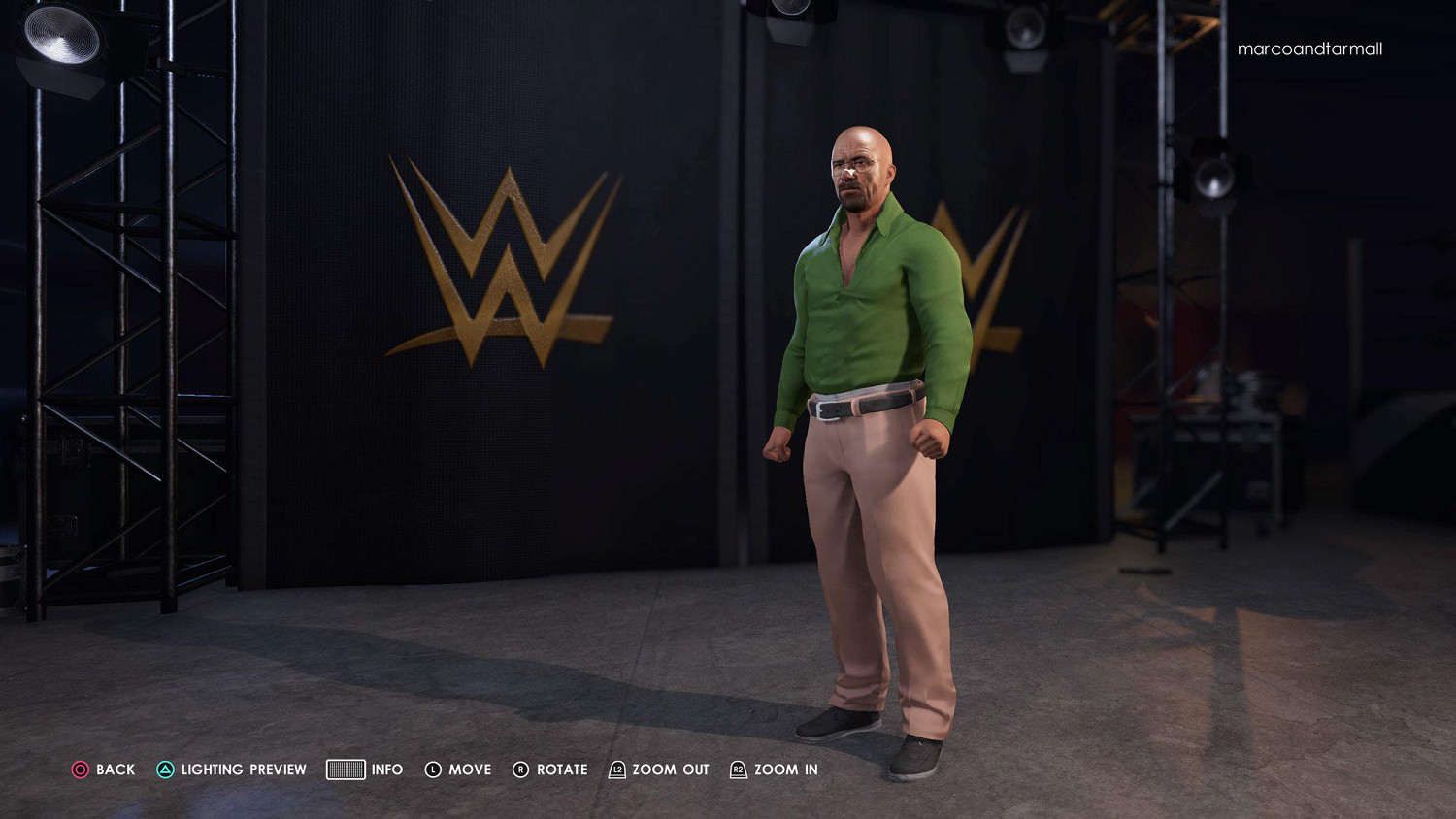Viewport: 1456px width, 819px height.
Task: Enable camera rotation with the R prompt
Action: coord(563,770)
